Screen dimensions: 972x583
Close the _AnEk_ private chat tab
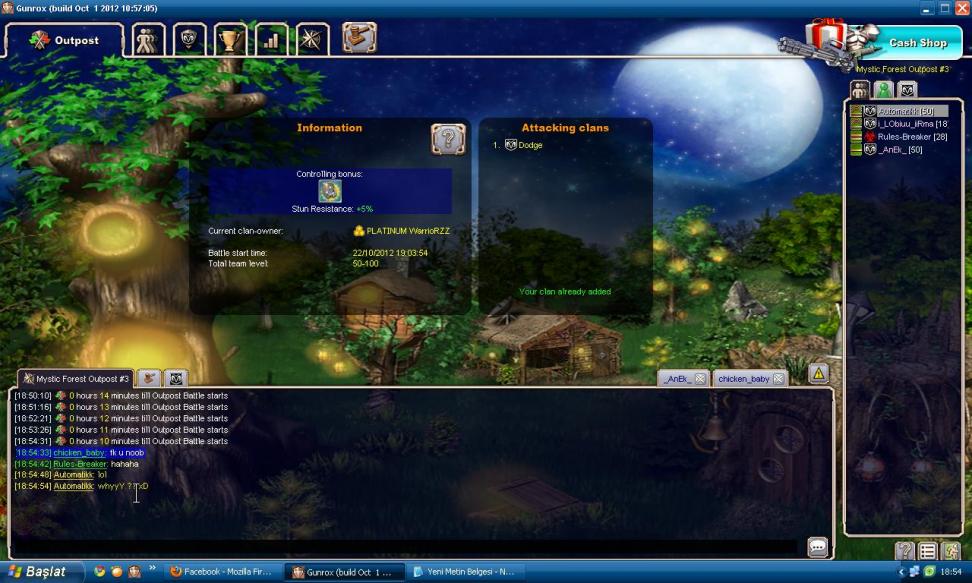click(x=699, y=379)
